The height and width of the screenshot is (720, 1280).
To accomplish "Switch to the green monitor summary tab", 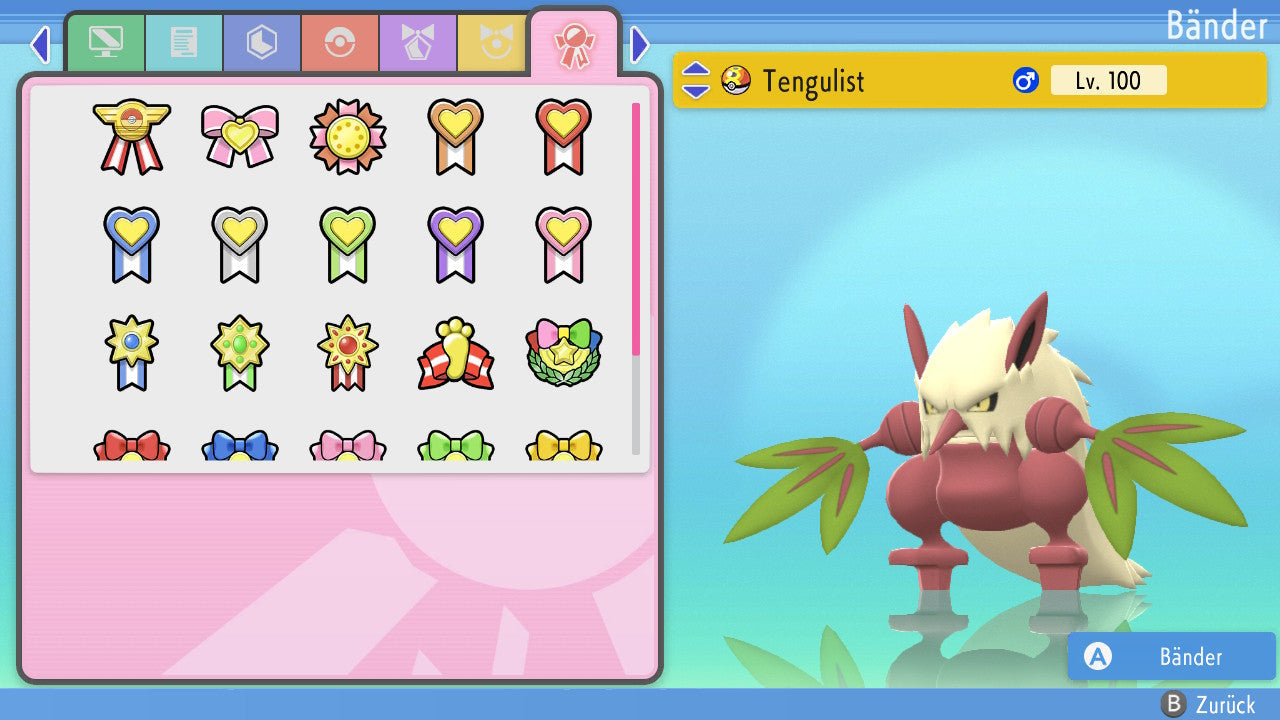I will point(105,43).
